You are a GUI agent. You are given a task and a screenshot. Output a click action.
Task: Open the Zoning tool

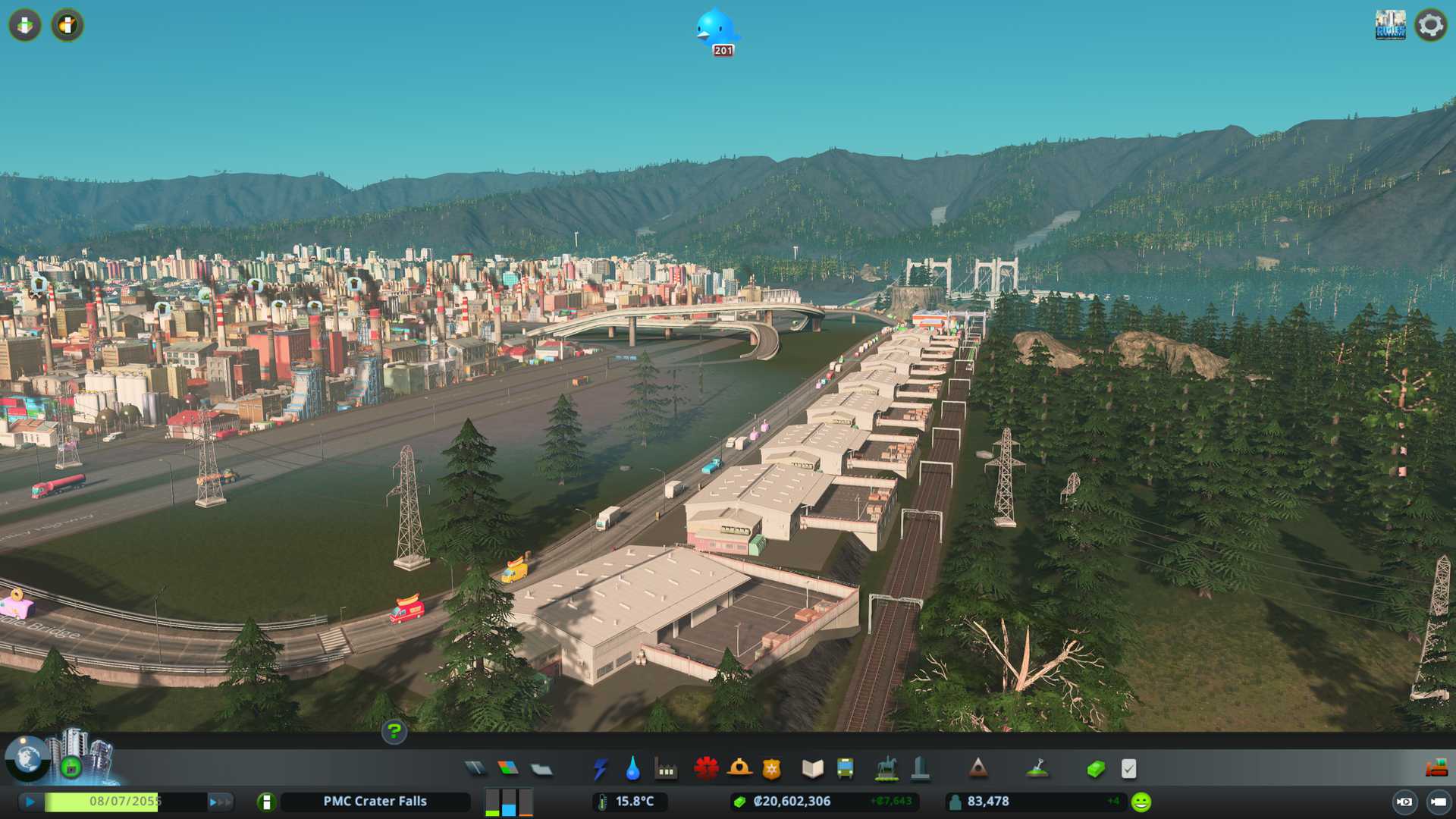click(508, 769)
